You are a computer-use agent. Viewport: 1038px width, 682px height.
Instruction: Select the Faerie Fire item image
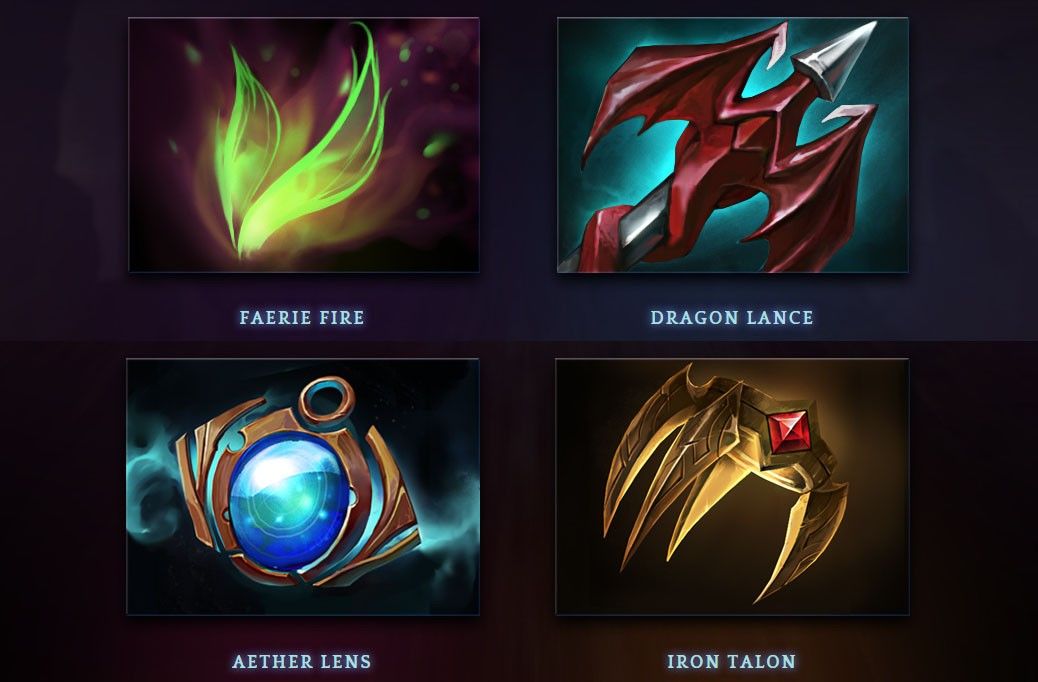pos(304,145)
